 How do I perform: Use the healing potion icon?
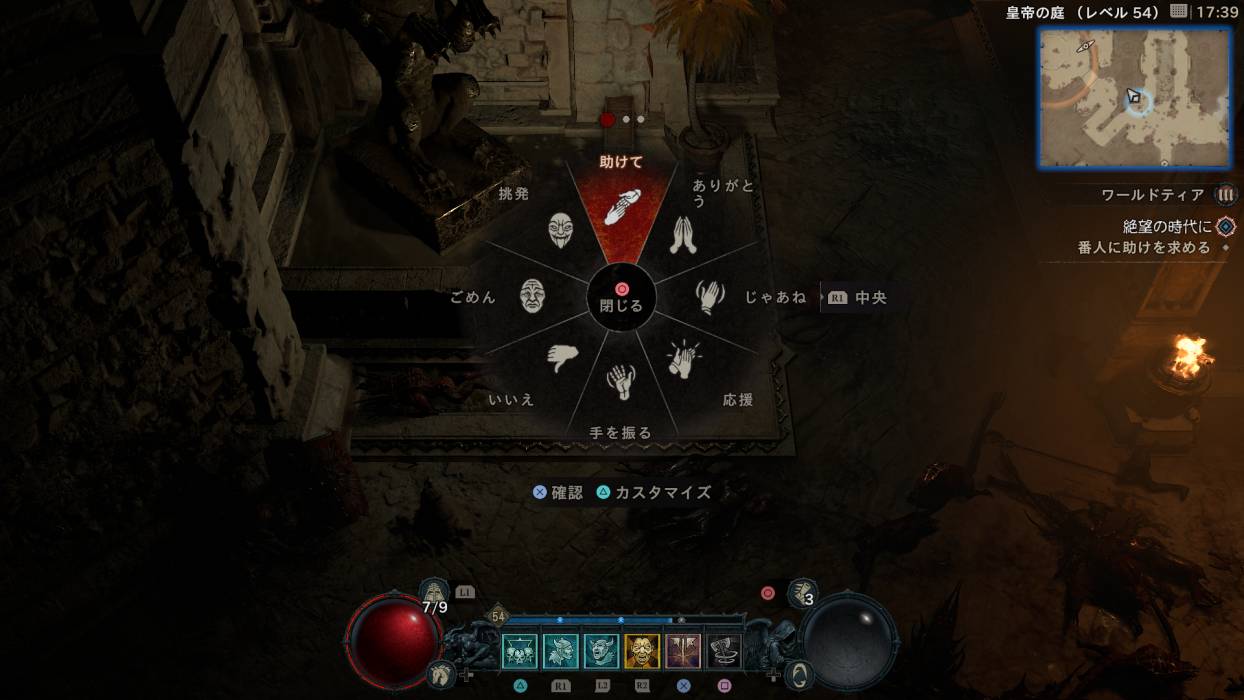click(434, 592)
